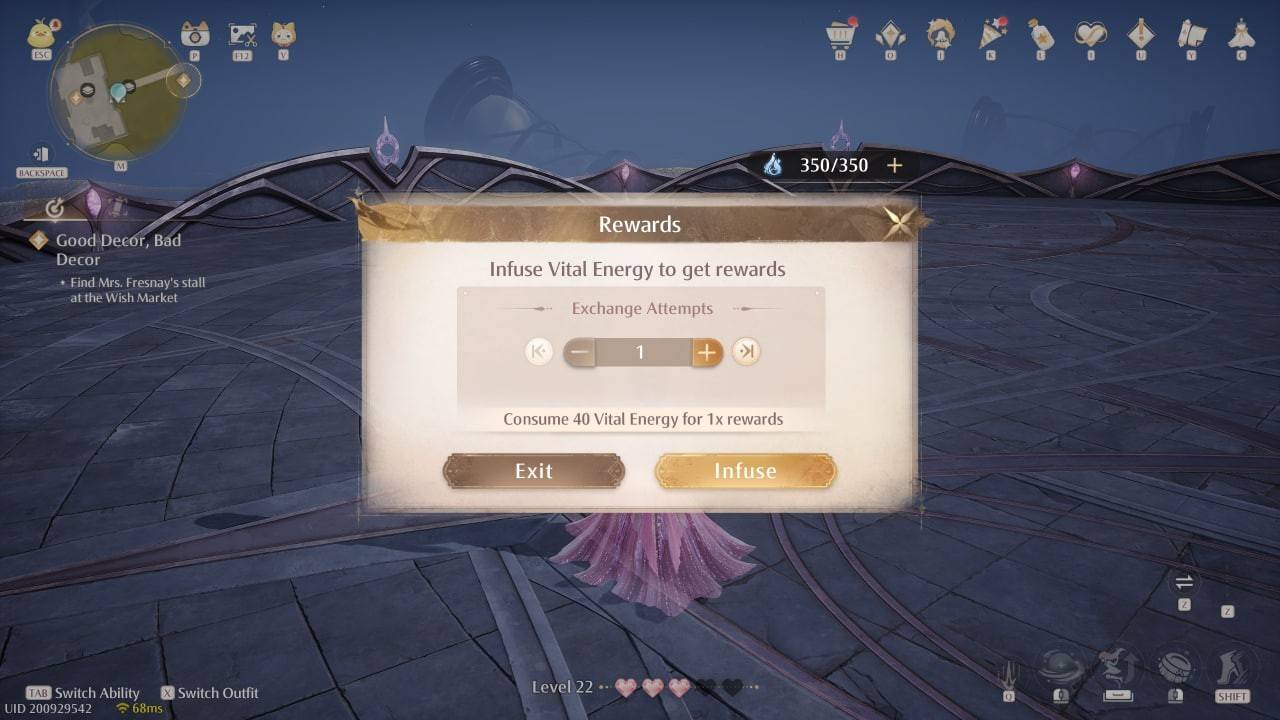
Task: Open the screenshot capture icon
Action: (x=241, y=33)
